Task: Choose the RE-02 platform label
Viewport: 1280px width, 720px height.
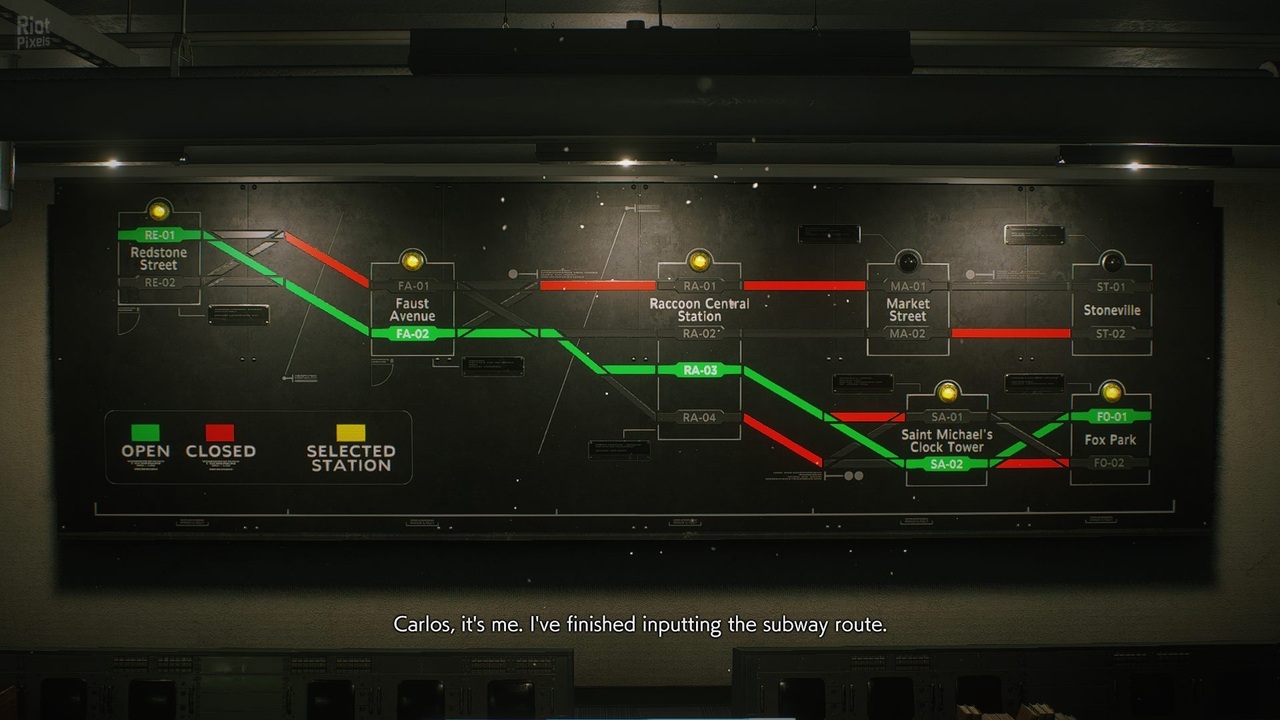Action: (x=159, y=283)
